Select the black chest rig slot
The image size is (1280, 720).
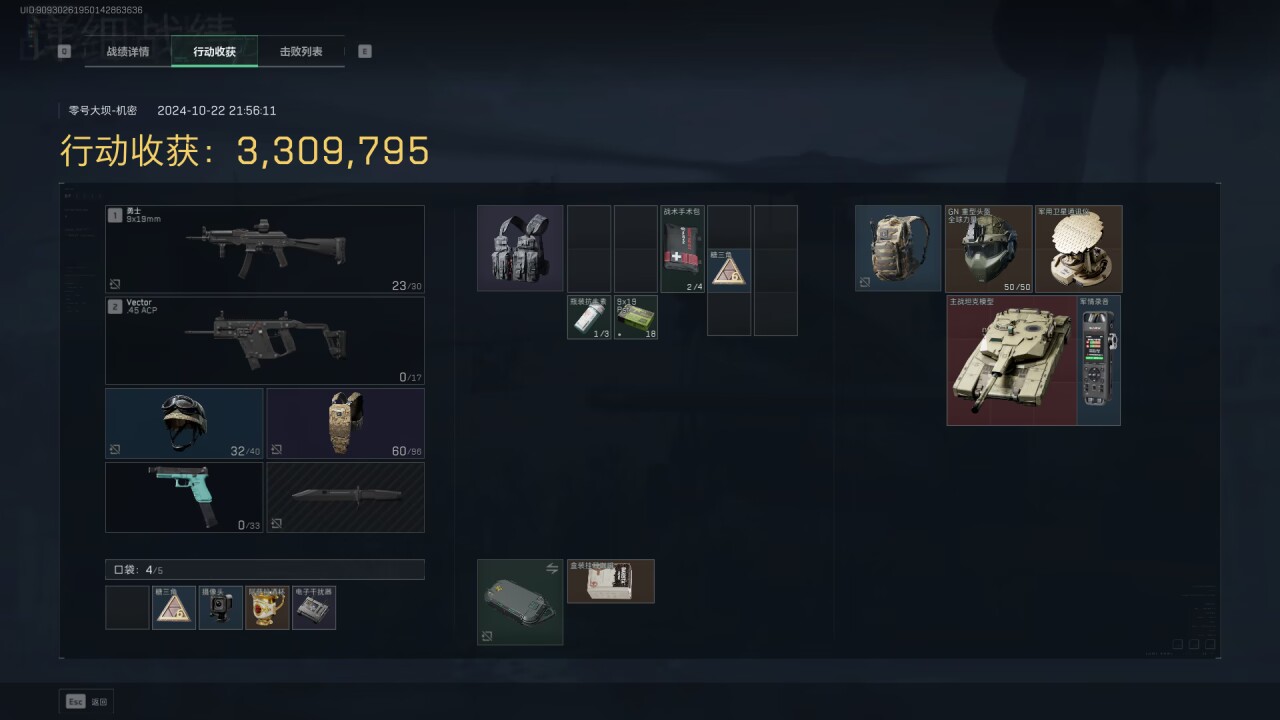click(x=520, y=248)
